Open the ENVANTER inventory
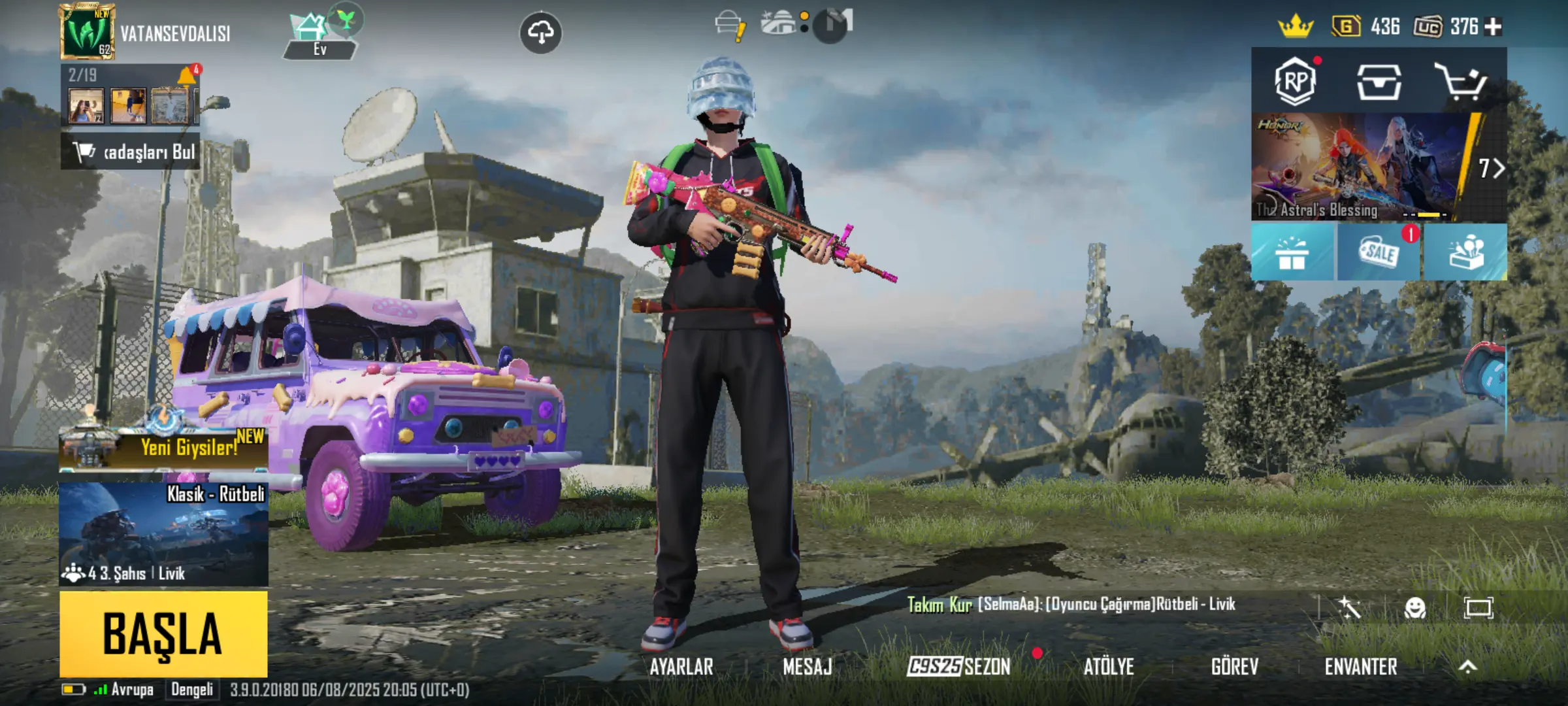Screen dimensions: 1568x706 click(1361, 667)
